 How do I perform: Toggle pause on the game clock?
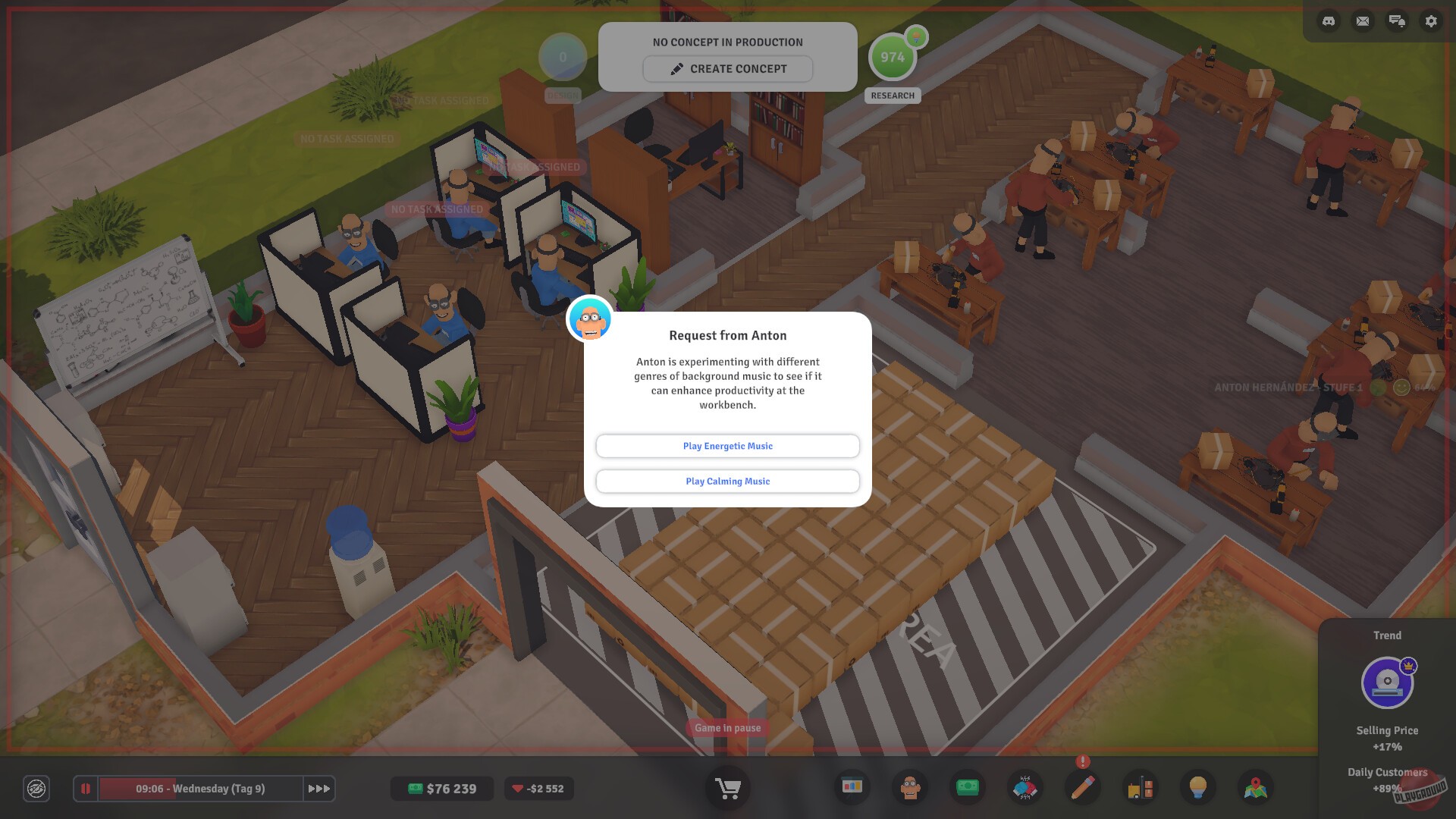click(x=86, y=789)
